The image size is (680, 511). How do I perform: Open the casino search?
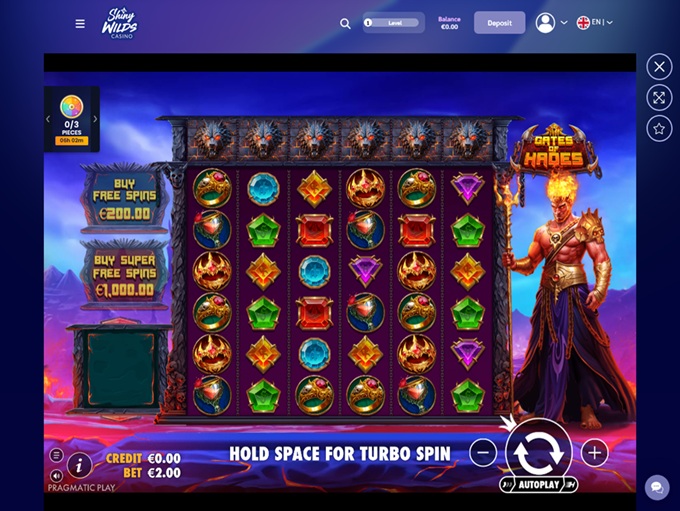pyautogui.click(x=345, y=23)
